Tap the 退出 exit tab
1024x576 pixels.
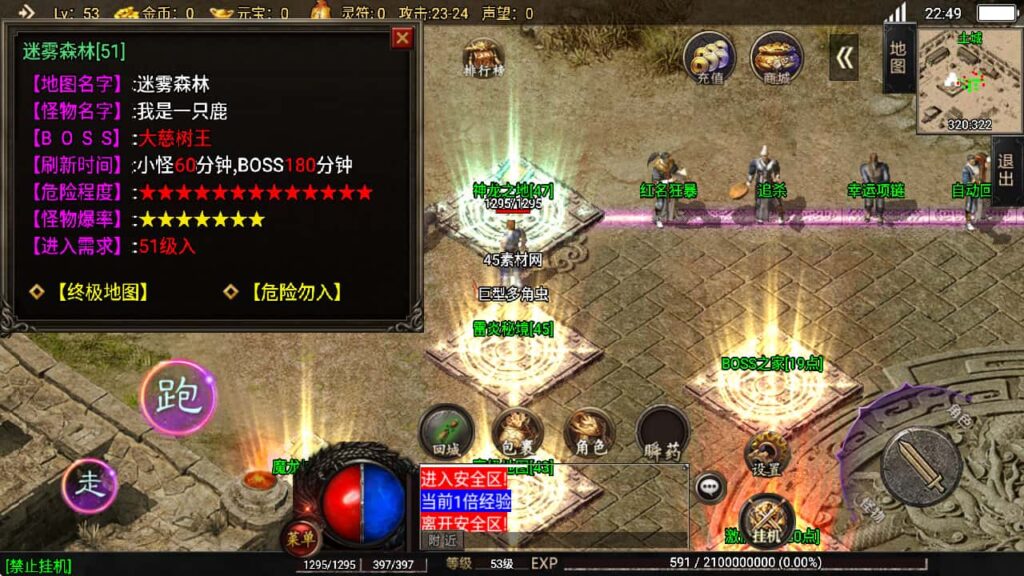click(1006, 171)
